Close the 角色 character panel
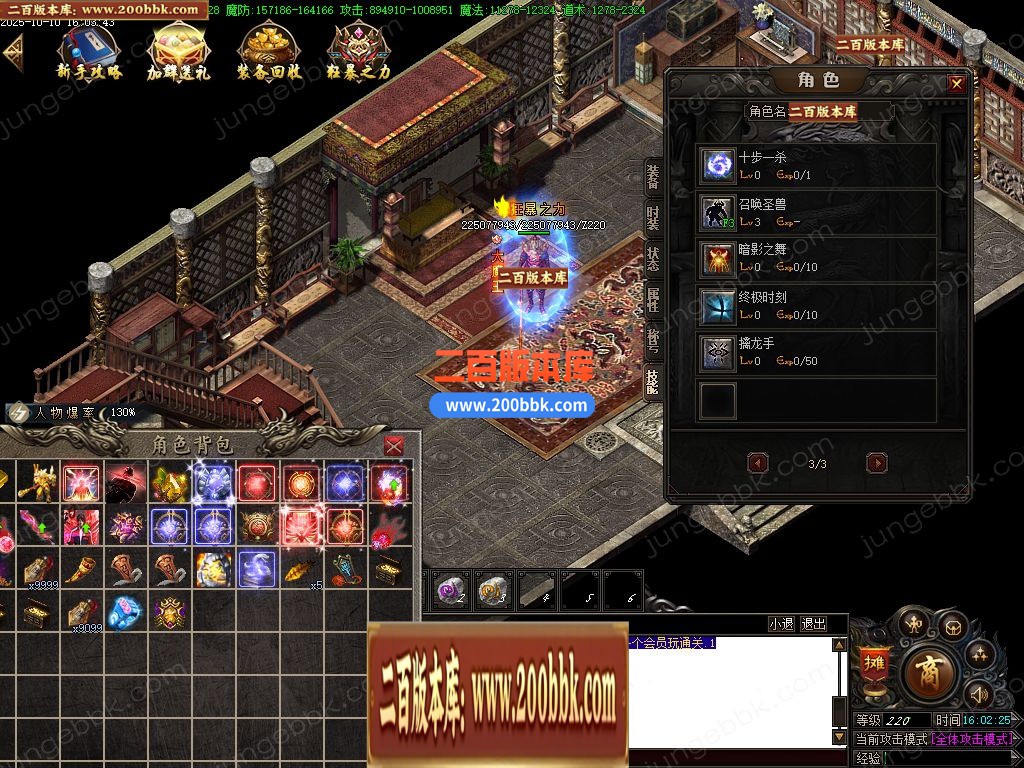The width and height of the screenshot is (1024, 768). coord(957,84)
